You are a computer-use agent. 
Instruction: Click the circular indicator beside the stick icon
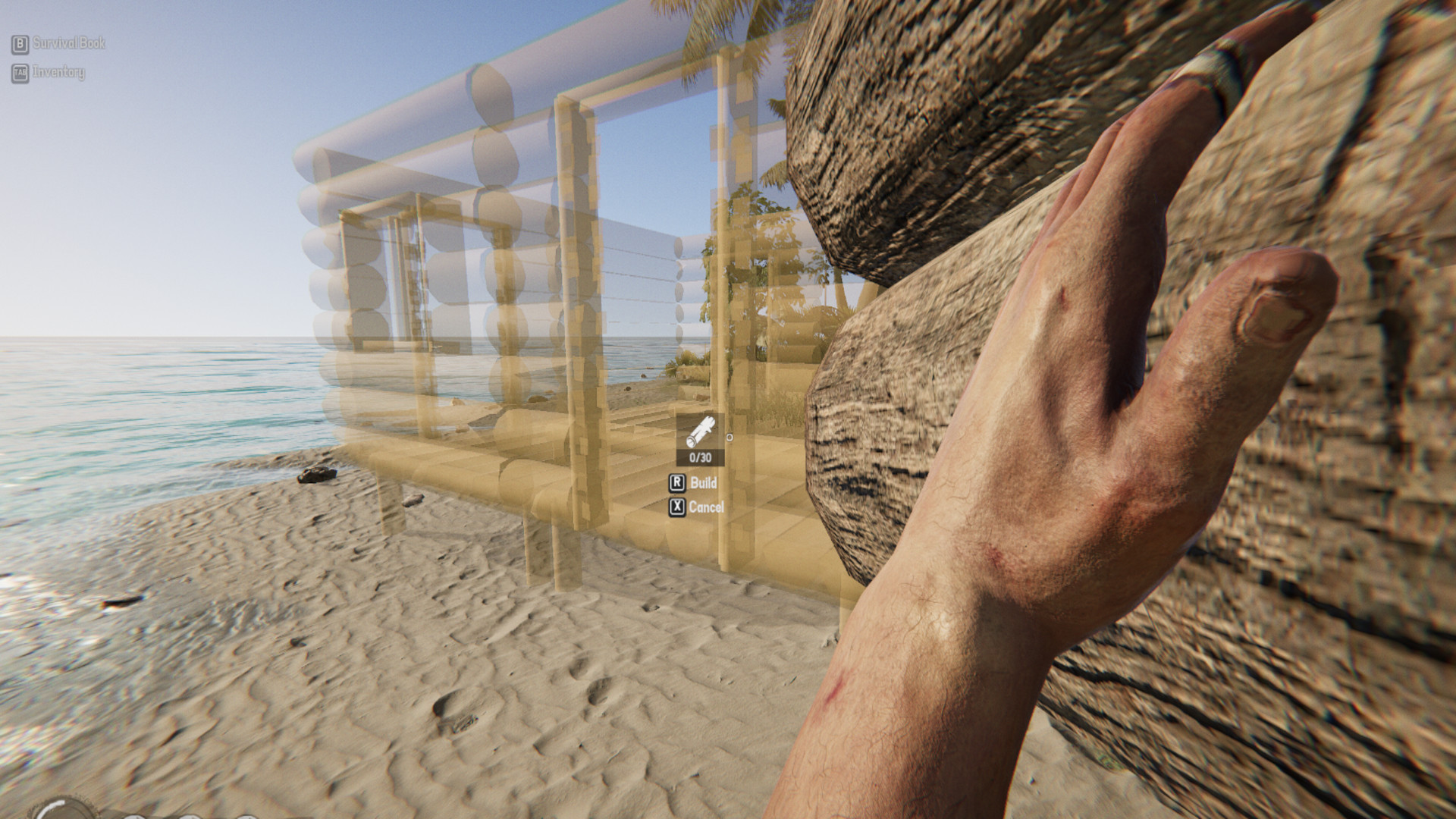point(730,437)
